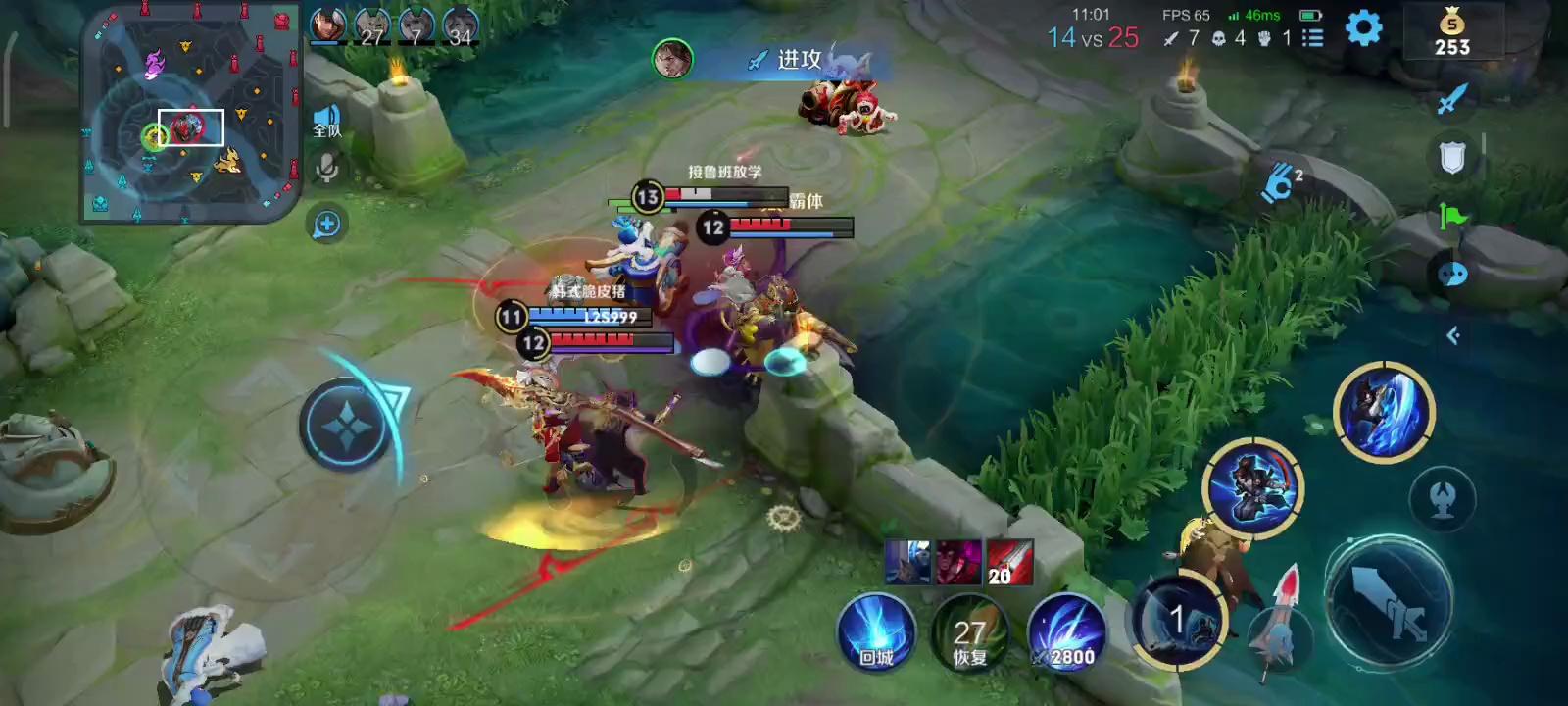This screenshot has width=1568, height=706.
Task: Open the settings gear menu
Action: click(x=1363, y=28)
